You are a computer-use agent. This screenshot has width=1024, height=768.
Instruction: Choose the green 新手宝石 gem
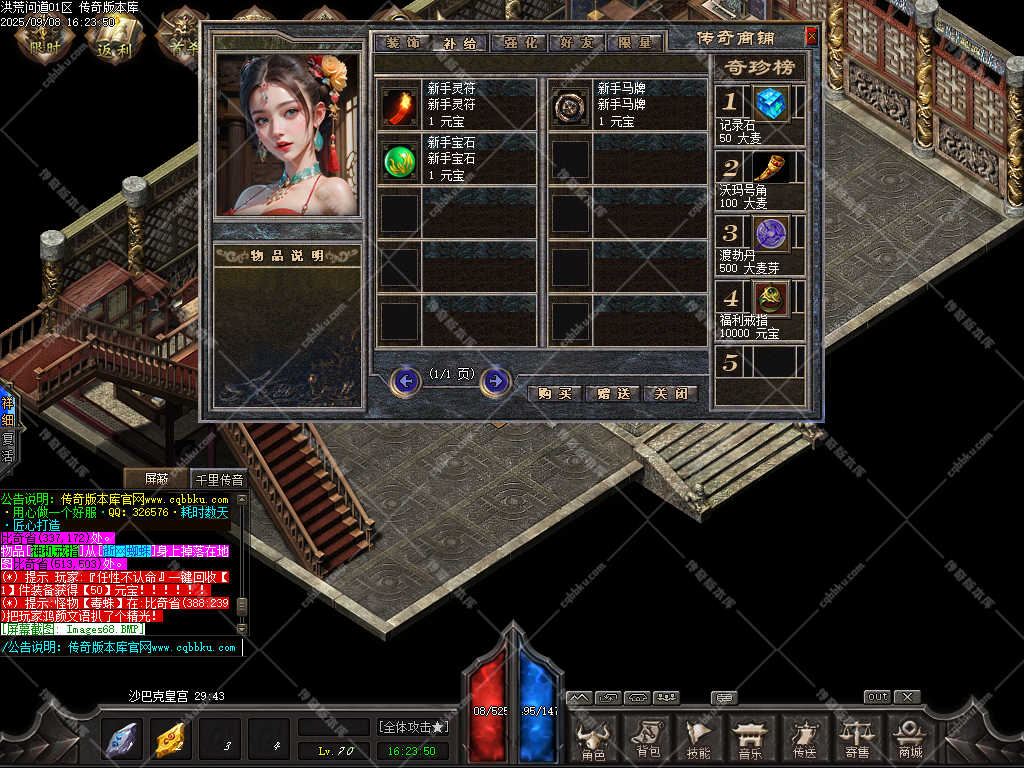point(399,160)
